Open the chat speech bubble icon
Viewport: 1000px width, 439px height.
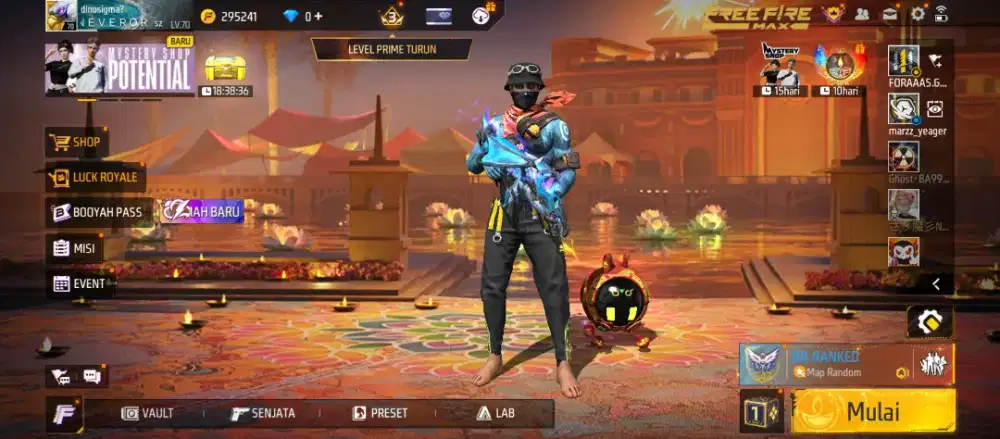(x=92, y=376)
